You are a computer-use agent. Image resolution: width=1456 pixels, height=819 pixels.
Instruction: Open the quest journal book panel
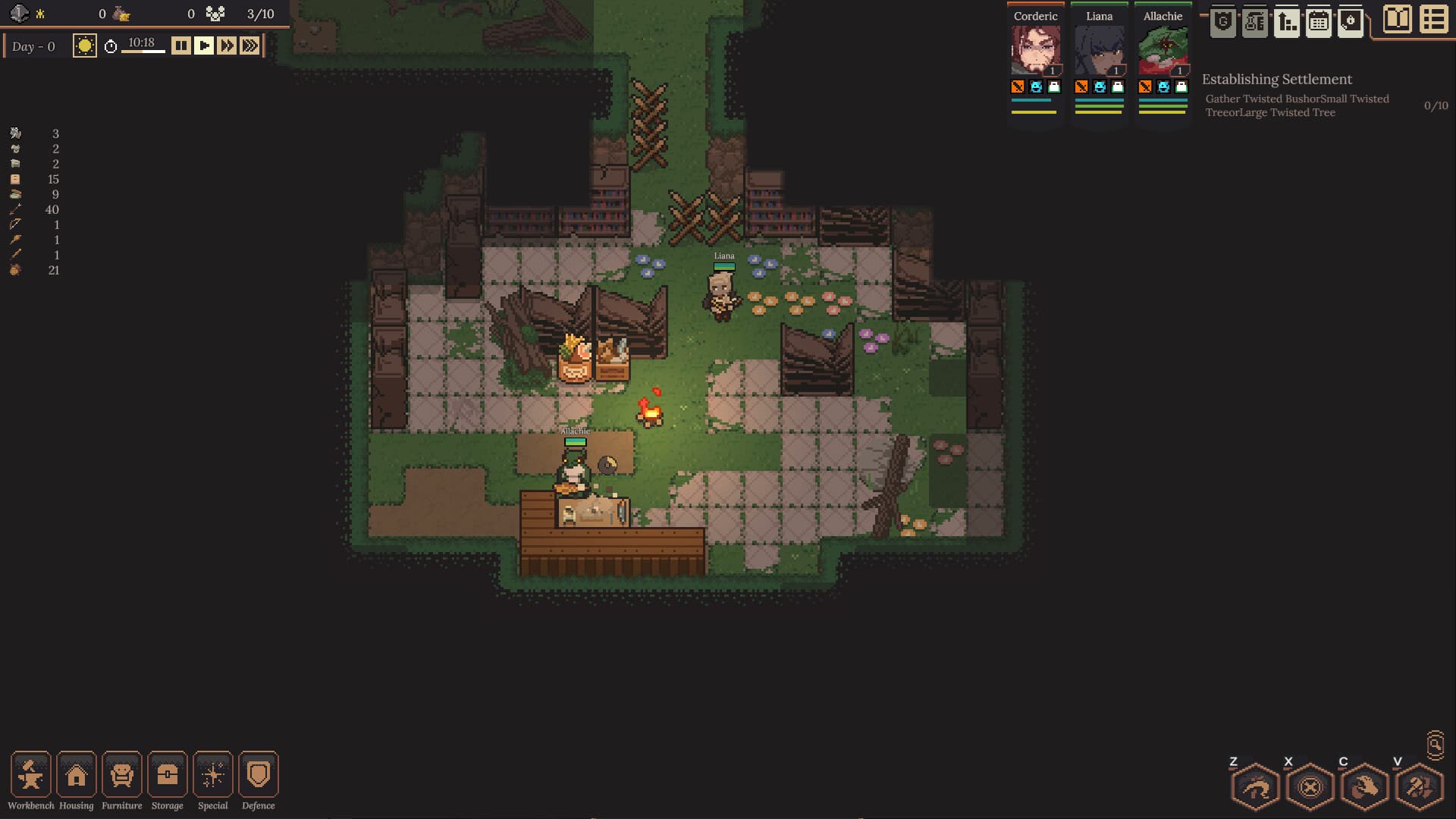[x=1397, y=20]
